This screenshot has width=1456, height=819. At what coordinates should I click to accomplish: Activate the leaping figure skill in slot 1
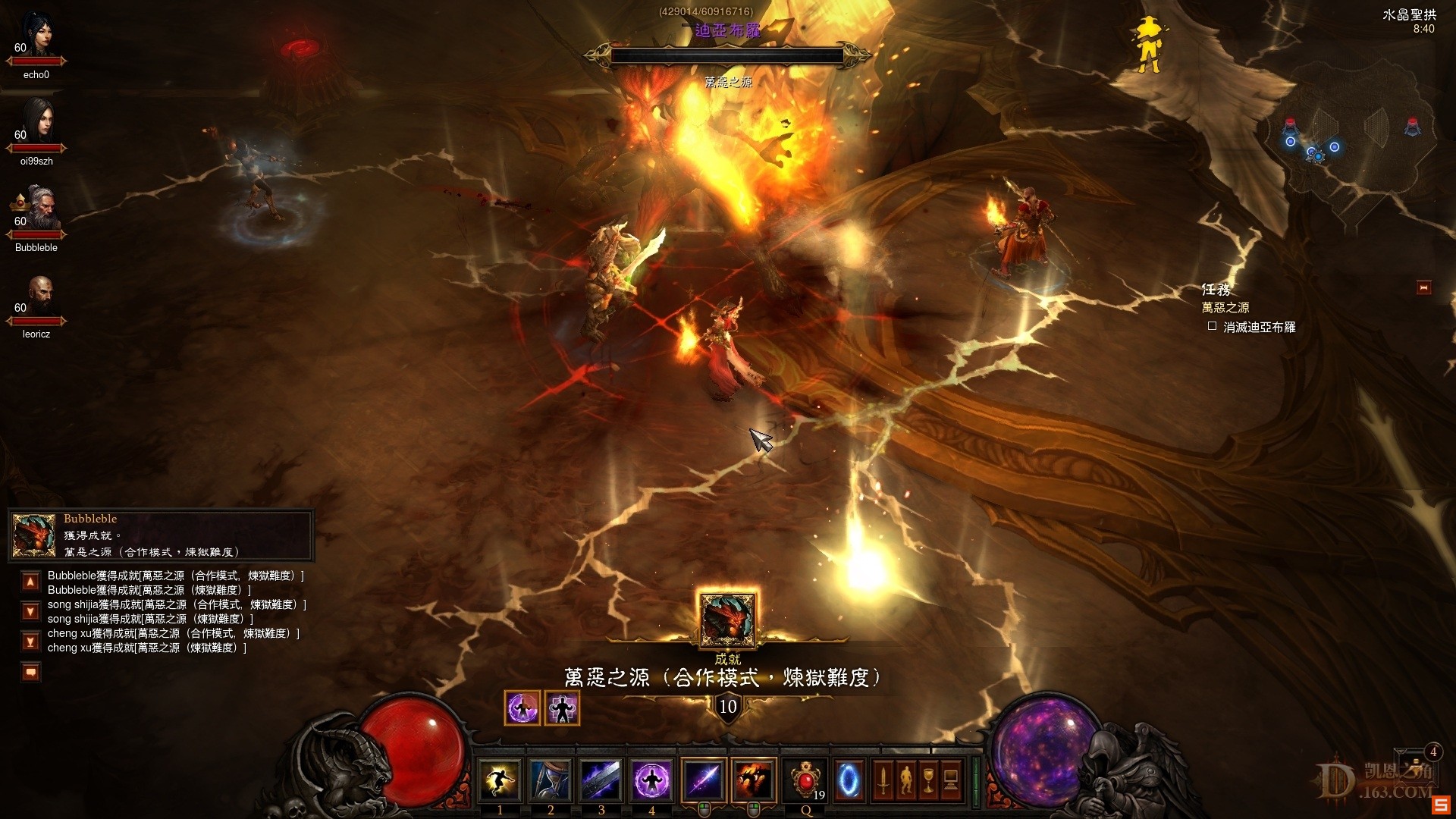coord(500,780)
